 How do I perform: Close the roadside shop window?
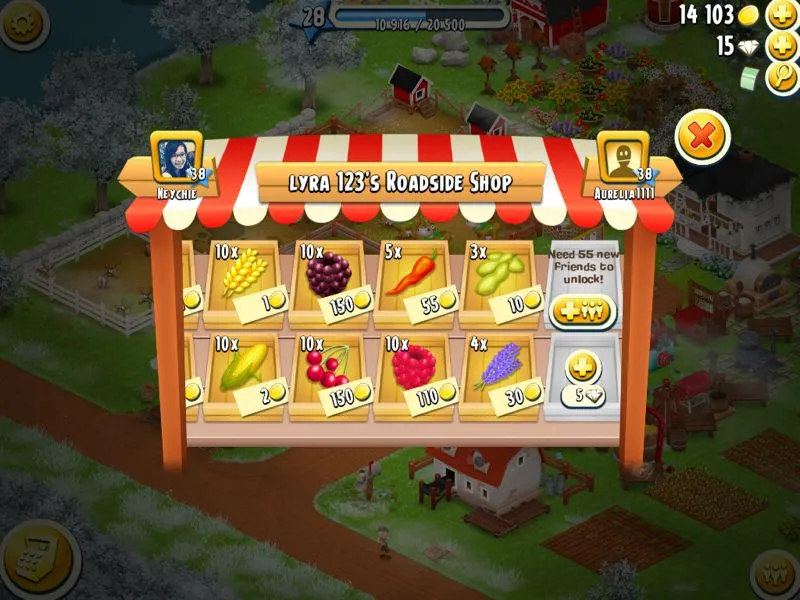point(702,137)
